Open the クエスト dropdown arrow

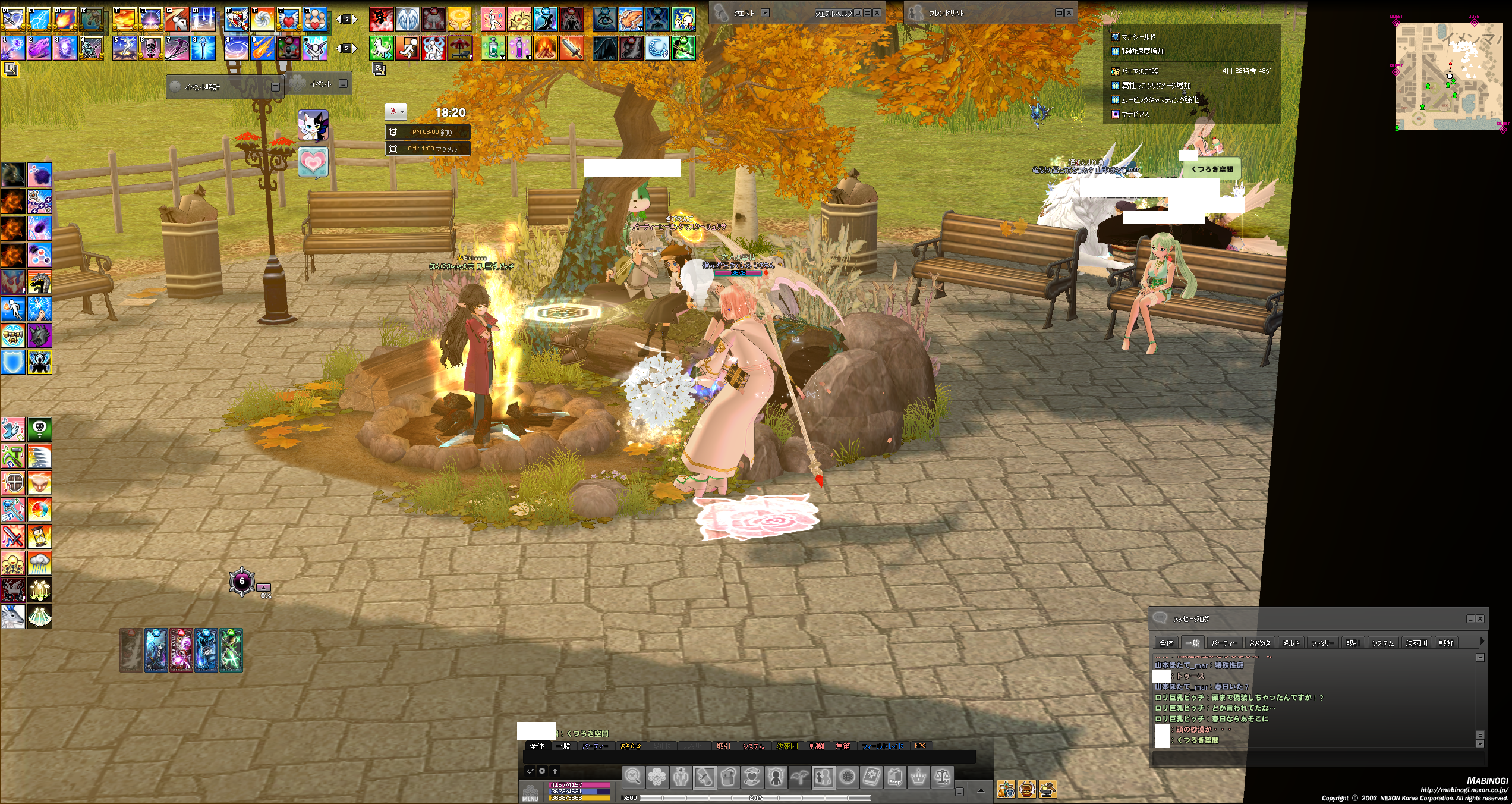tap(765, 12)
